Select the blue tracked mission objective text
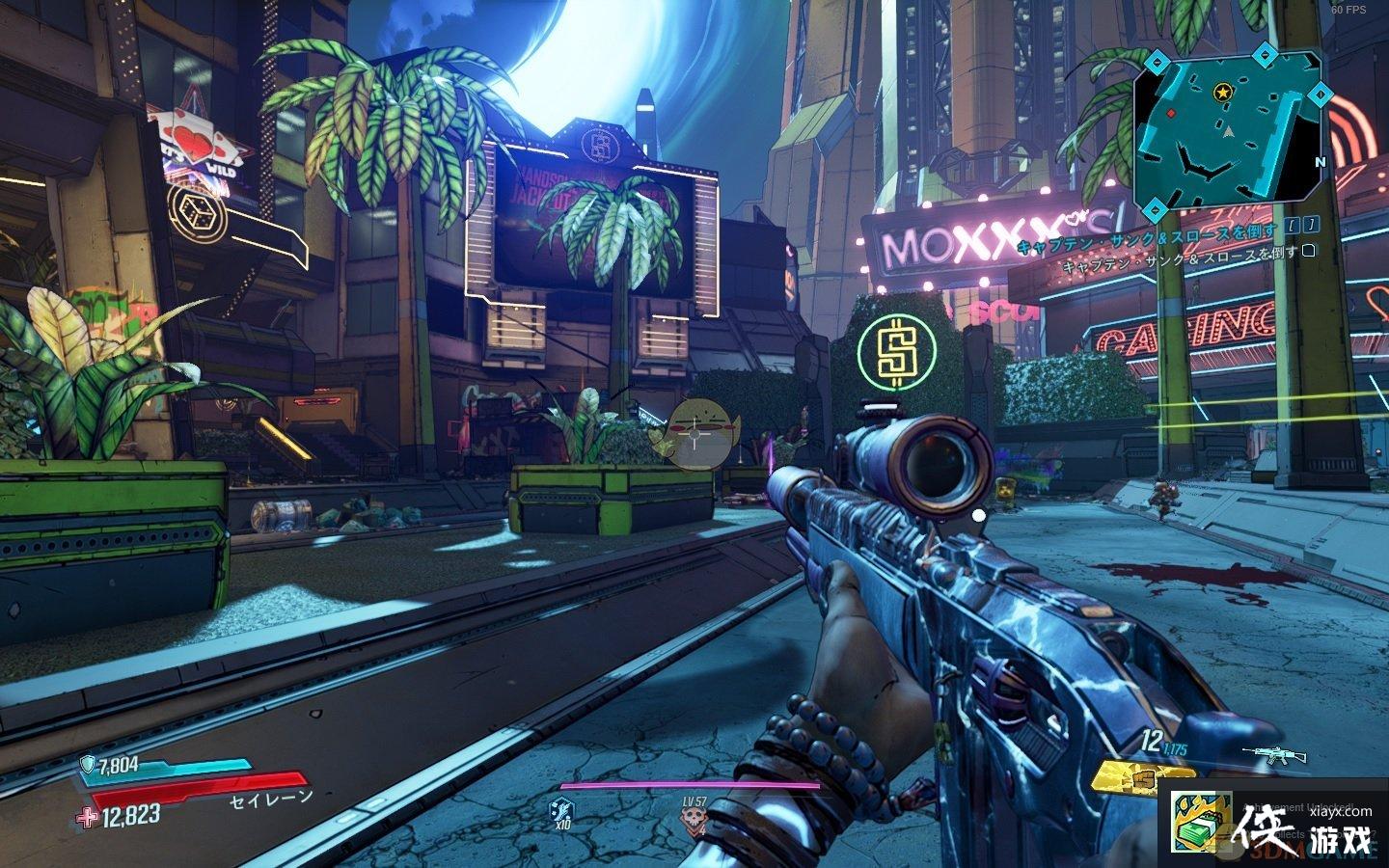This screenshot has width=1389, height=868. [x=1148, y=247]
